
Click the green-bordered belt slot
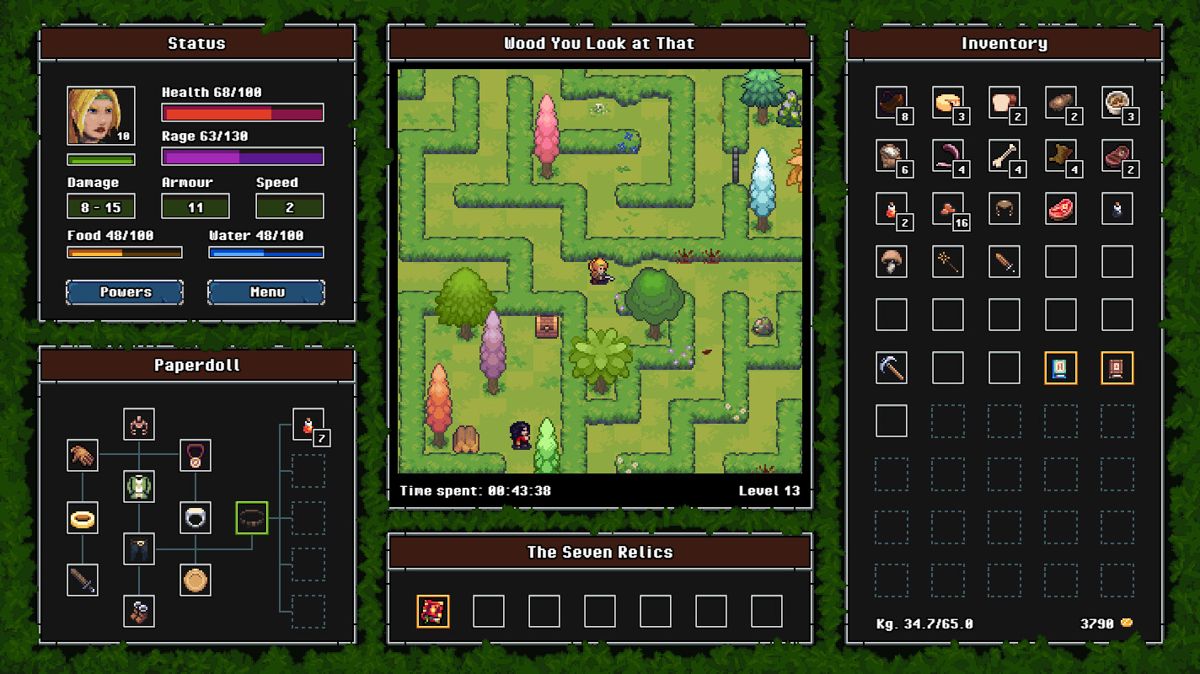(x=252, y=518)
